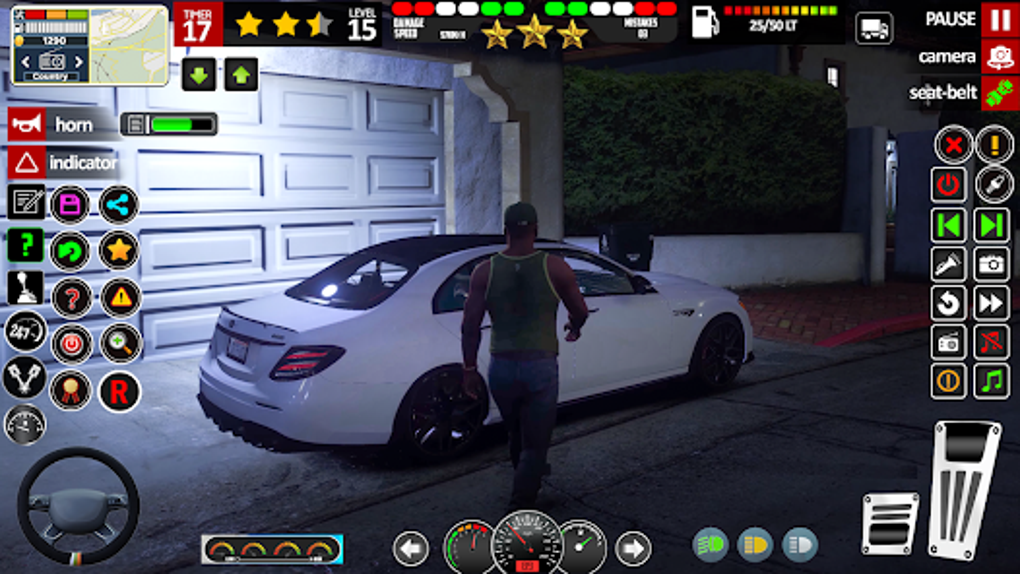This screenshot has width=1020, height=574.
Task: Turn on the green headlight beam
Action: pyautogui.click(x=711, y=545)
